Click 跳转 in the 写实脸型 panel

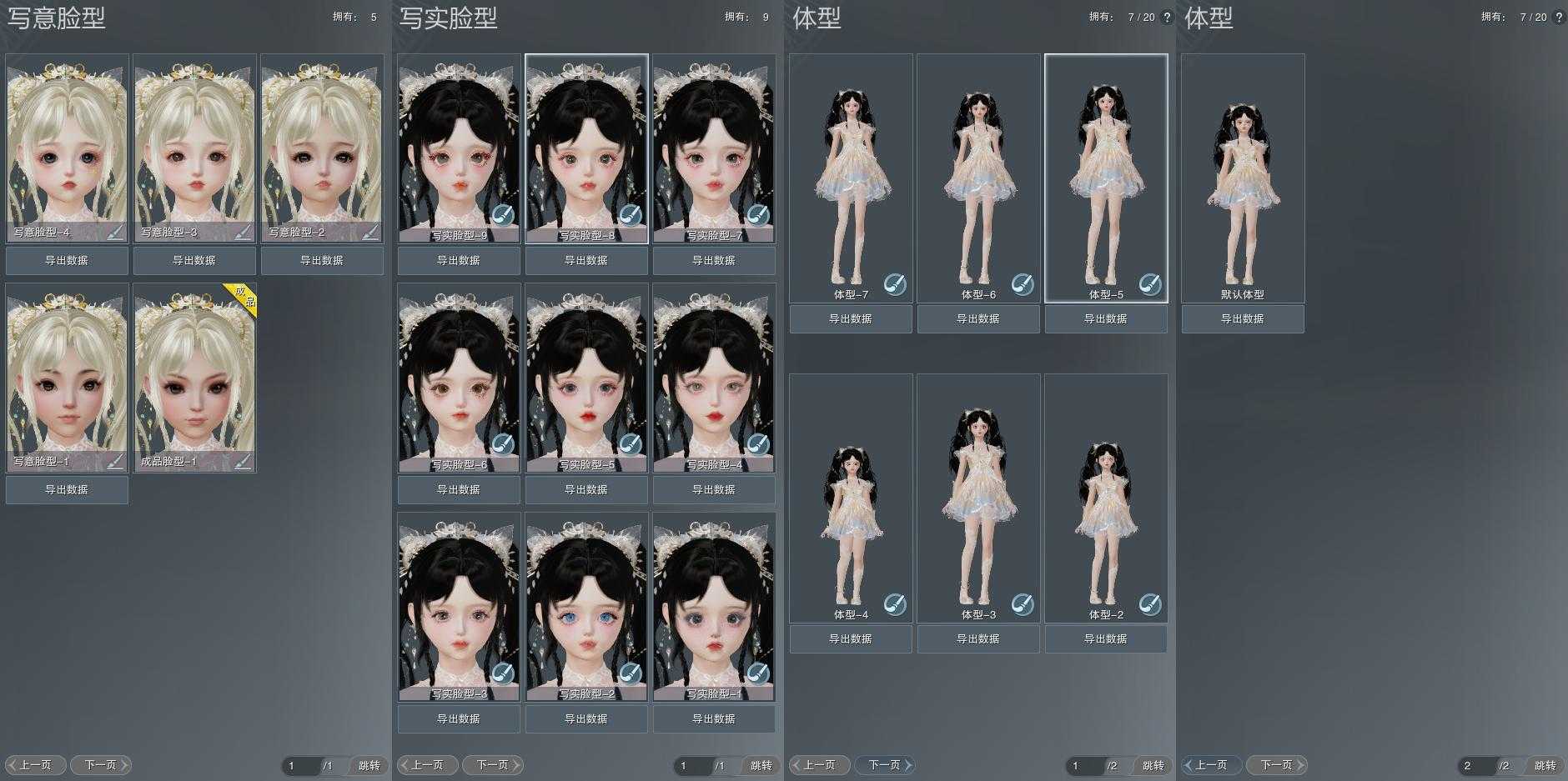(761, 766)
